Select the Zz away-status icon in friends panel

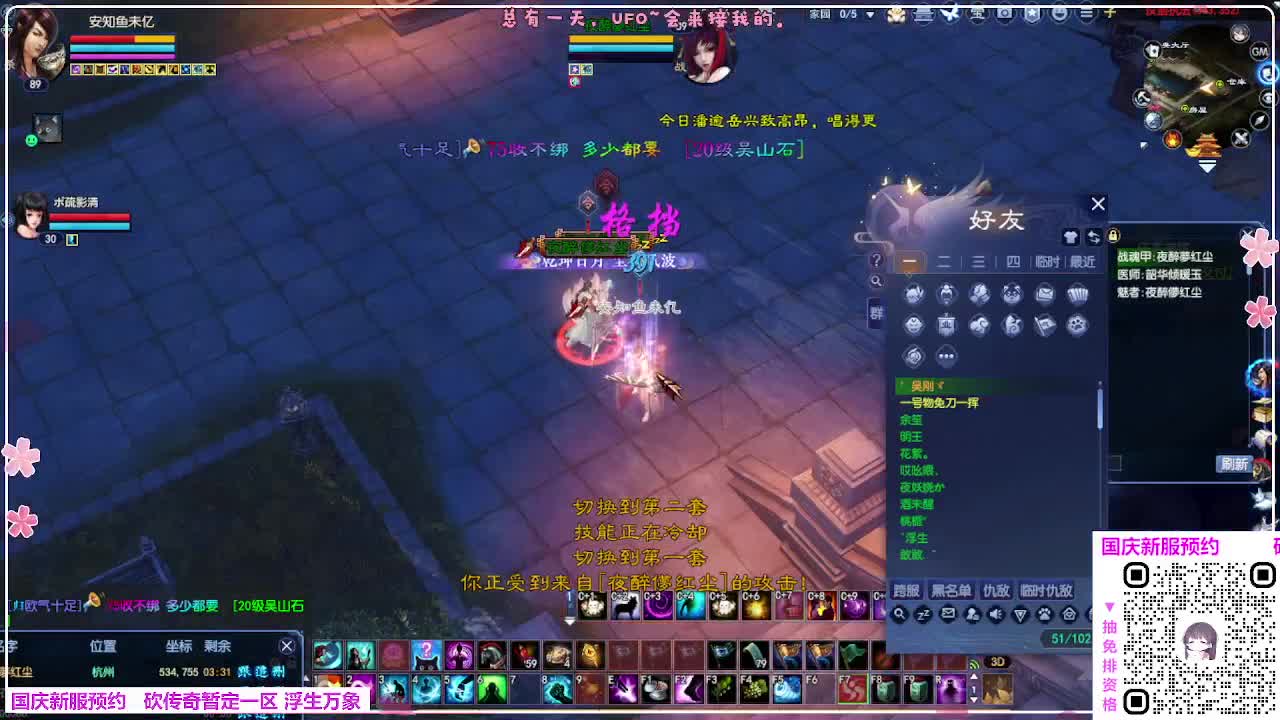[923, 614]
